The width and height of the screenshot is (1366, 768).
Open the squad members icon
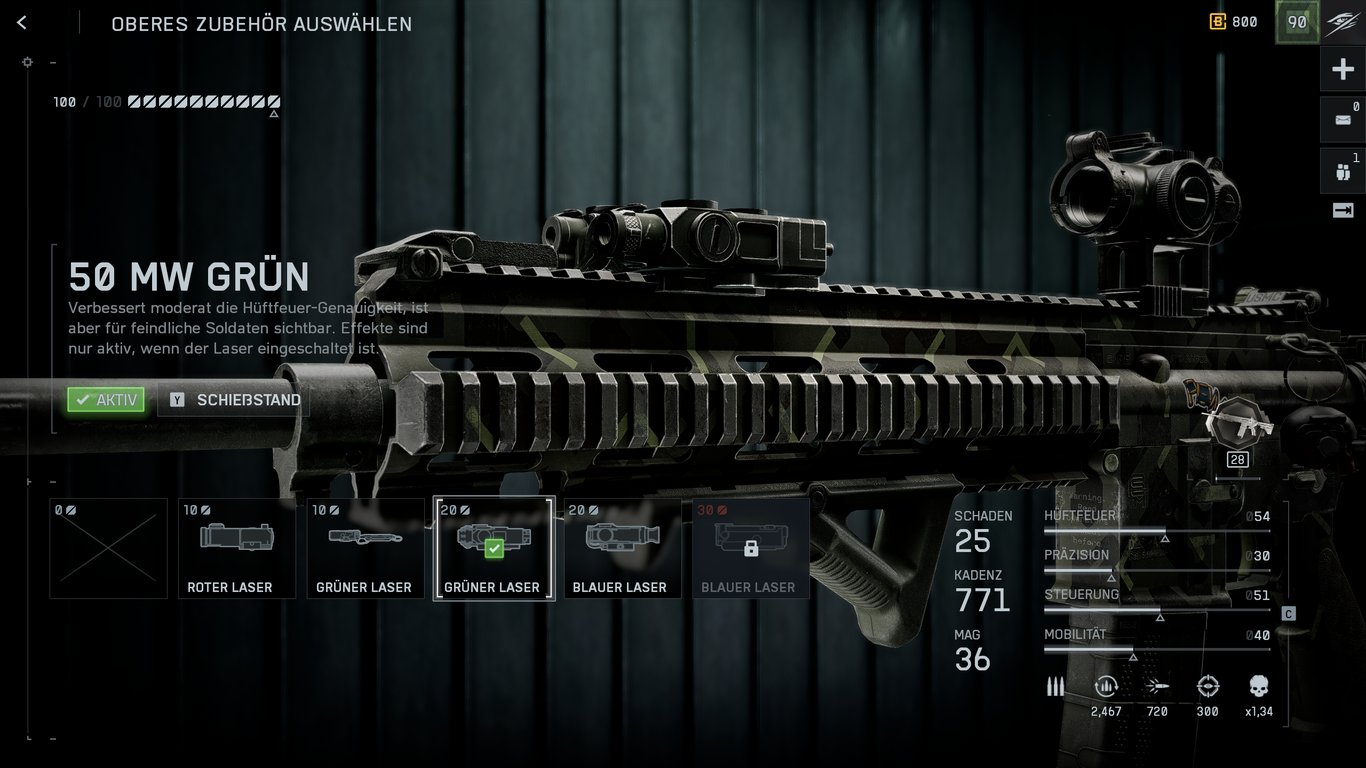(1343, 170)
